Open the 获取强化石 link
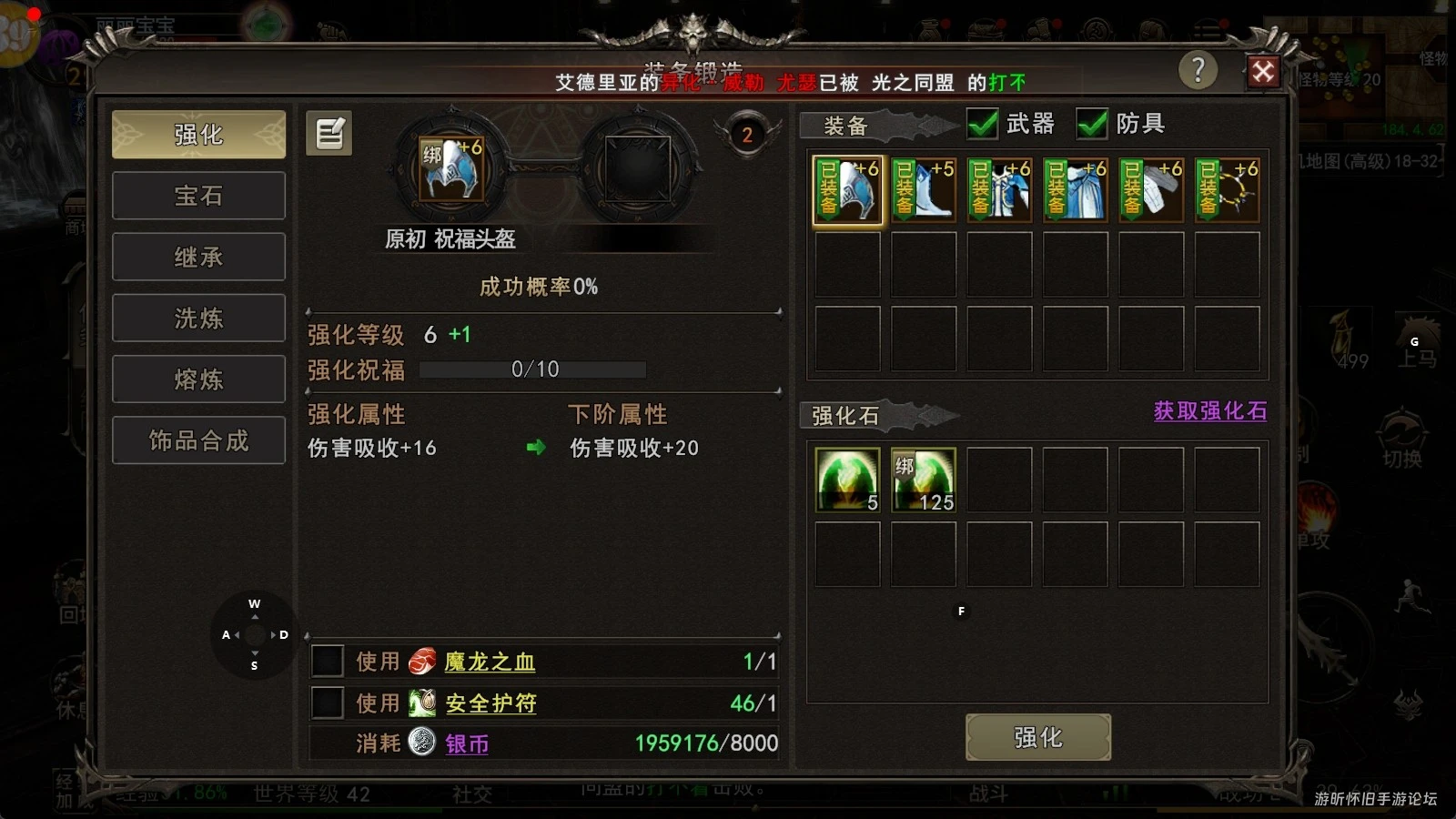 pyautogui.click(x=1209, y=411)
